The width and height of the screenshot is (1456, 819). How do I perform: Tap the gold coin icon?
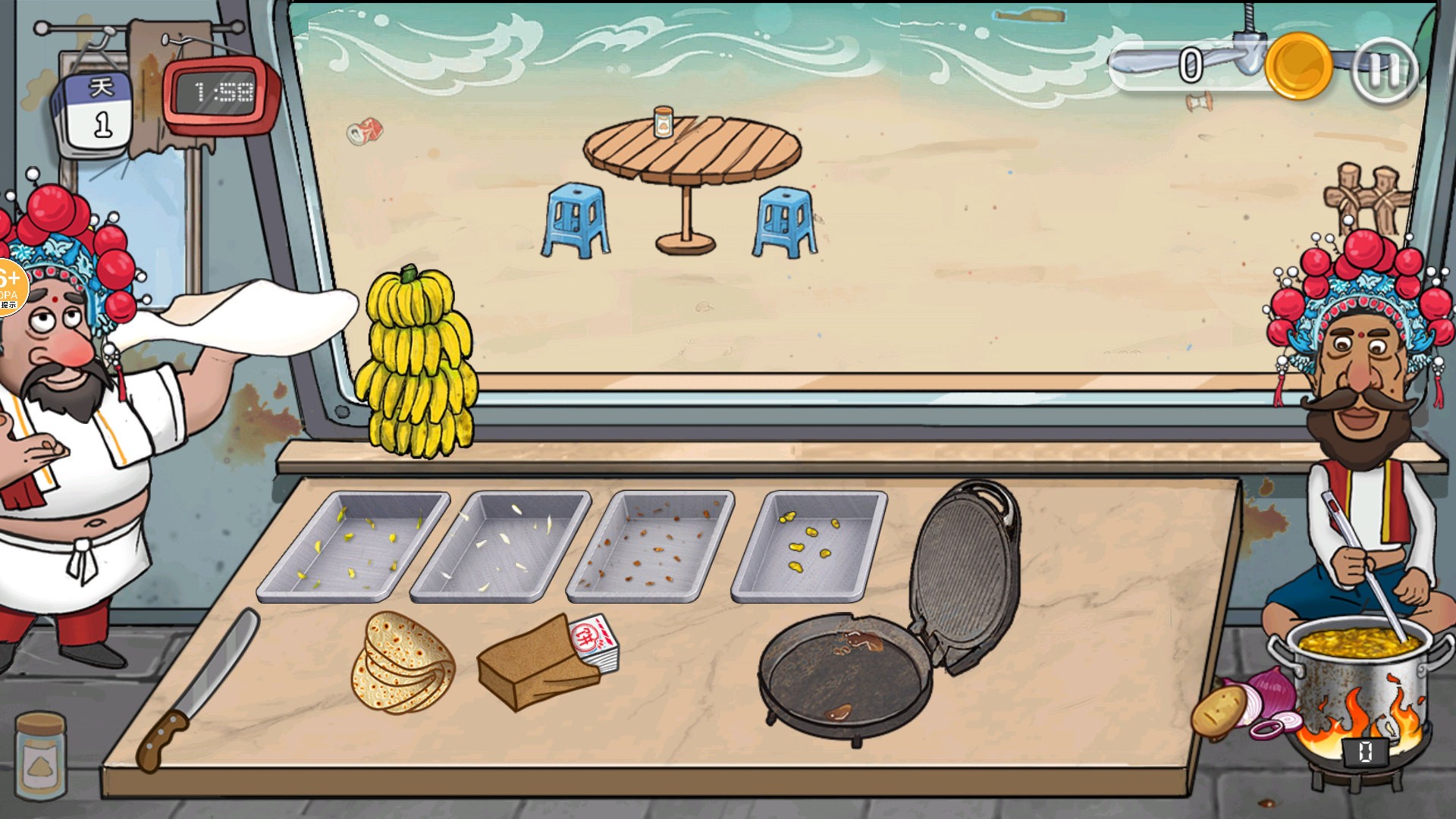(1298, 67)
